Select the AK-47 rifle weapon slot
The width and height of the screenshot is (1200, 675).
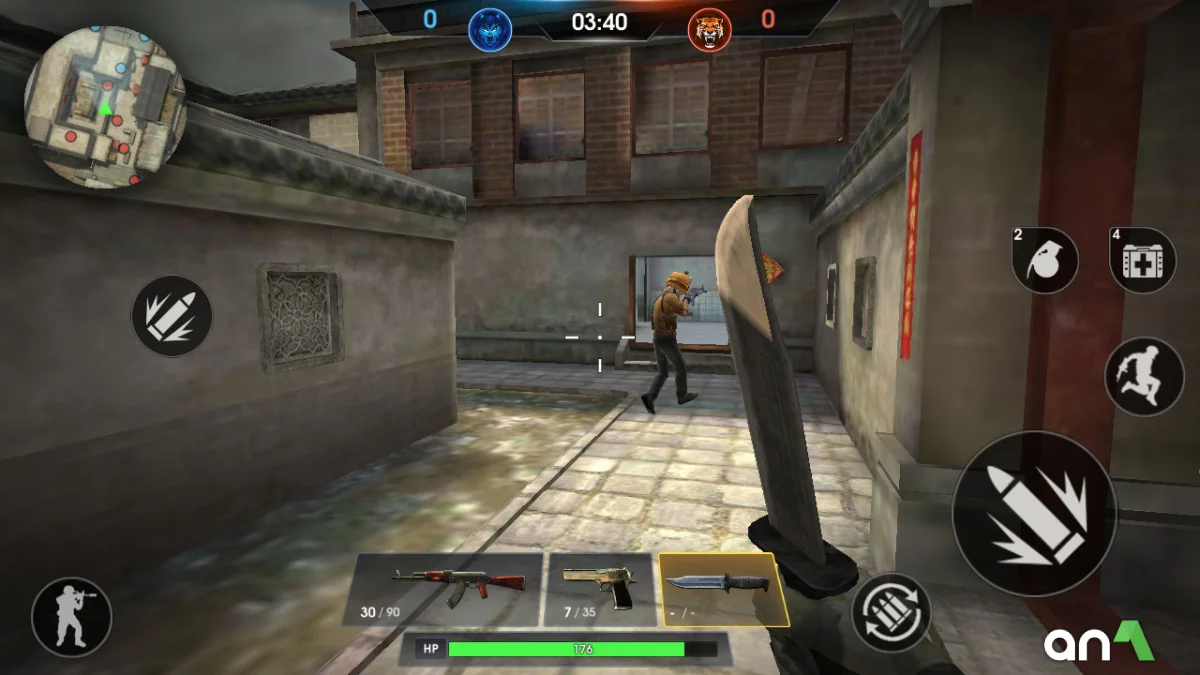443,590
